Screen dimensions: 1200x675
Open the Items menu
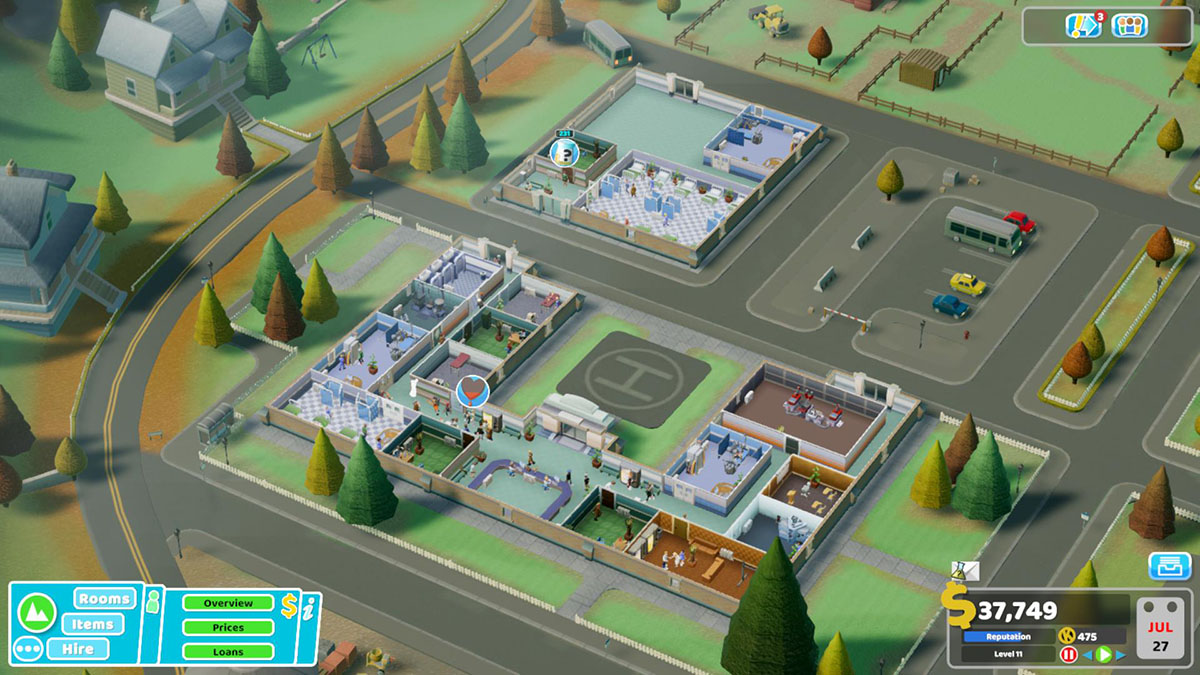pyautogui.click(x=92, y=624)
